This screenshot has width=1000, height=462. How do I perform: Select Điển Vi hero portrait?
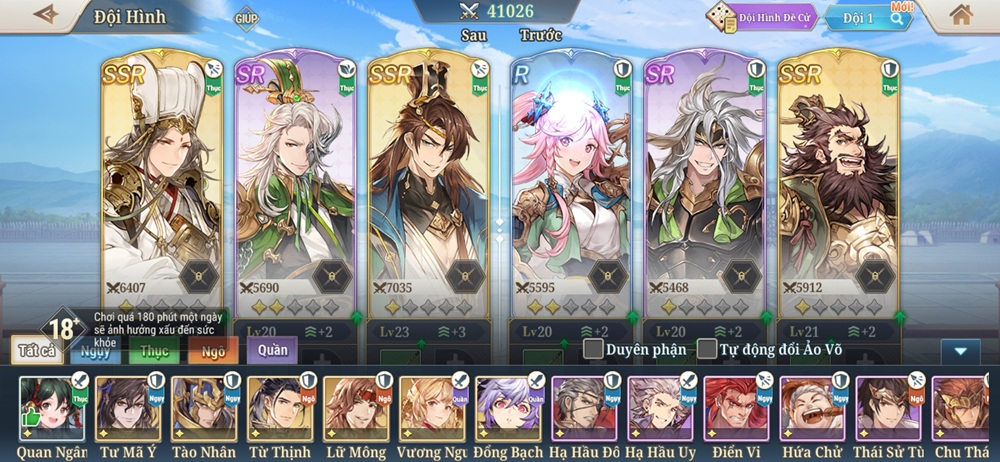click(x=736, y=408)
